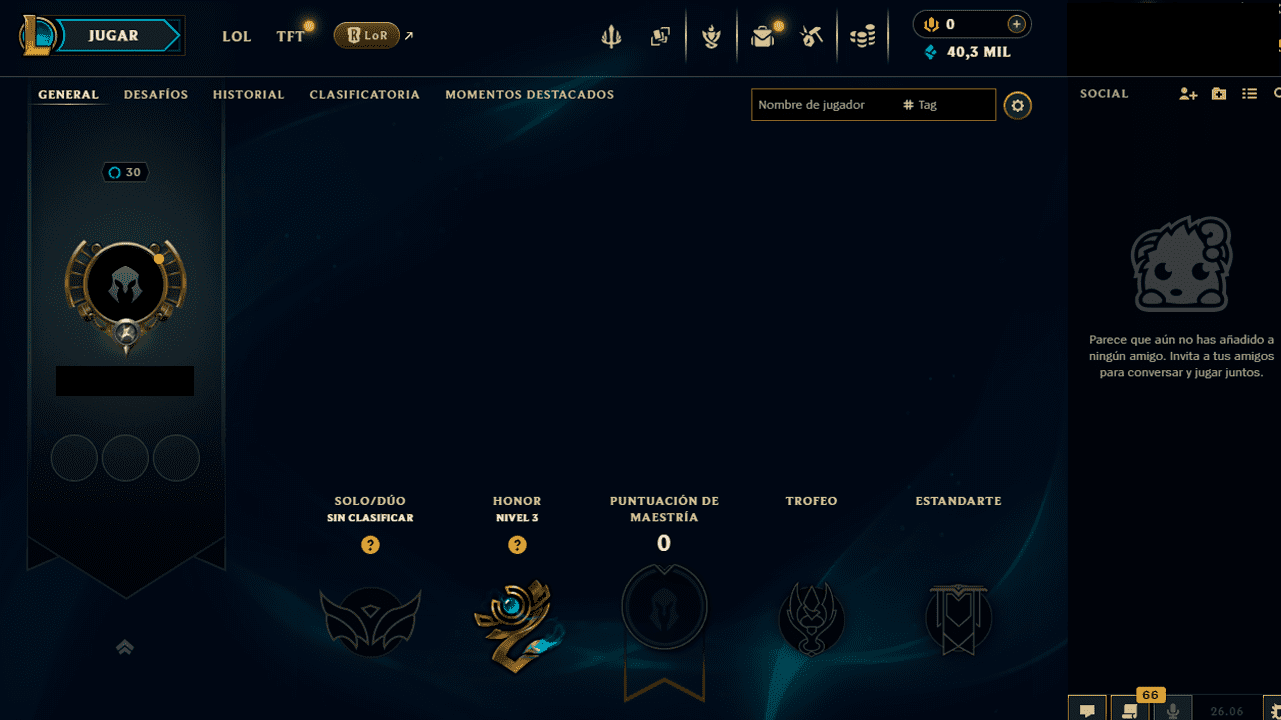Click the add friend icon in Social
Screen dimensions: 1281x720
[x=1188, y=93]
